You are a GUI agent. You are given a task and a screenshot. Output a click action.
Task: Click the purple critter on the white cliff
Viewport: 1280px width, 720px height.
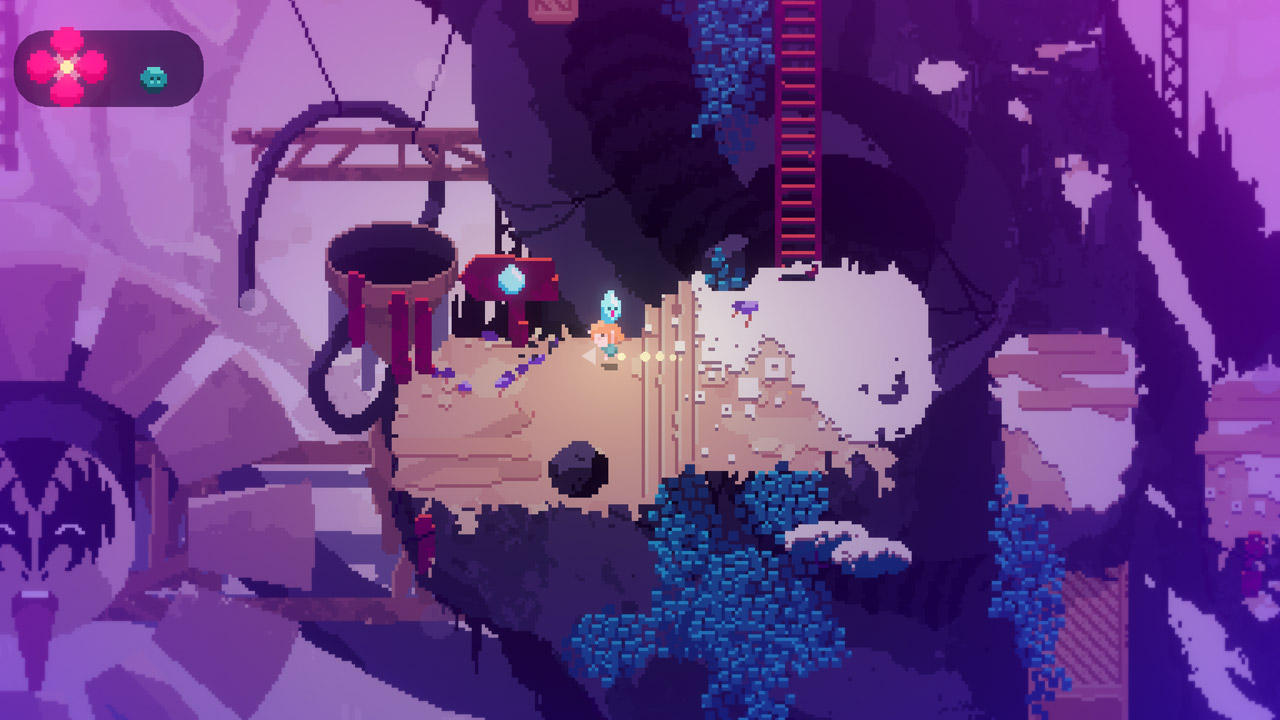[x=744, y=305]
